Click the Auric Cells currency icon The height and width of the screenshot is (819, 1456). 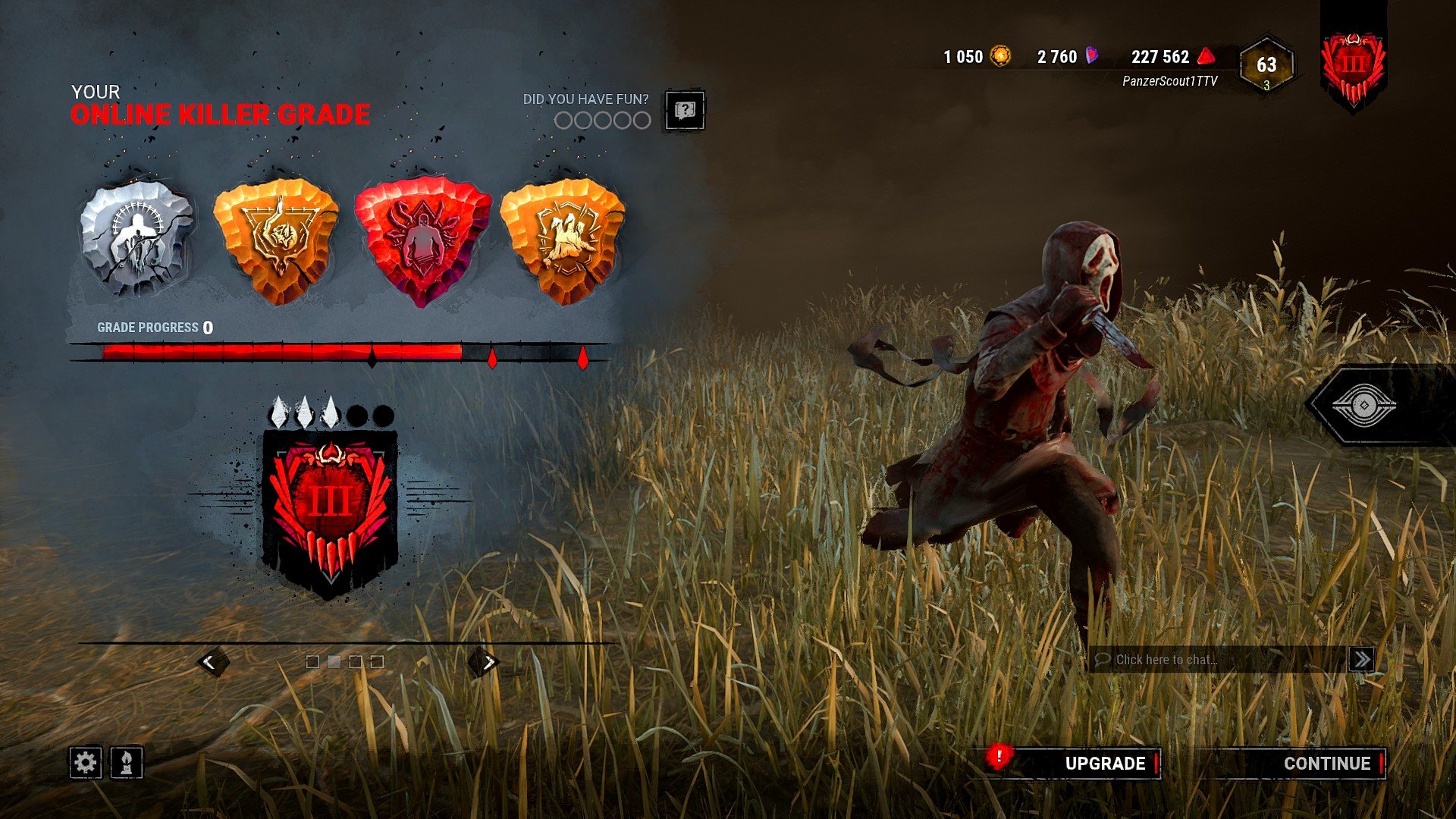[999, 55]
